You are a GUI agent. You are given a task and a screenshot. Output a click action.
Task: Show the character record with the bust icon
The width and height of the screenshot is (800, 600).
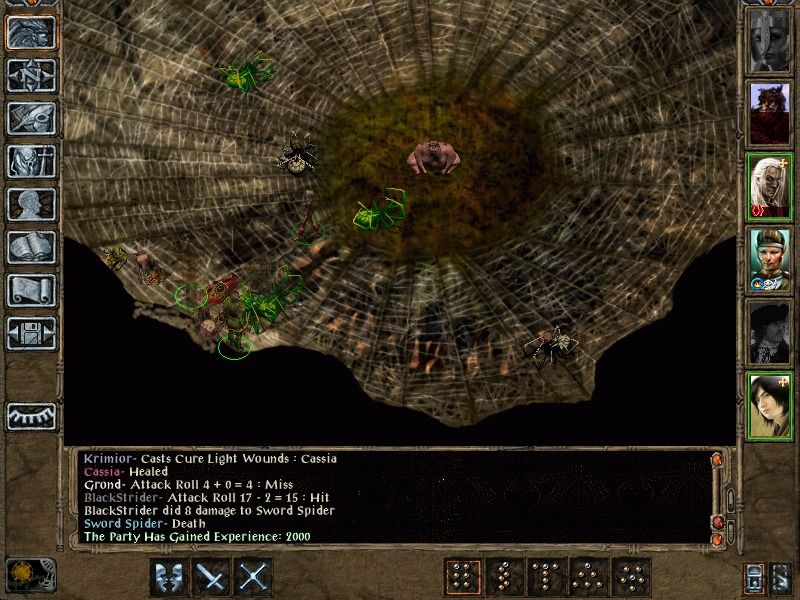31,204
